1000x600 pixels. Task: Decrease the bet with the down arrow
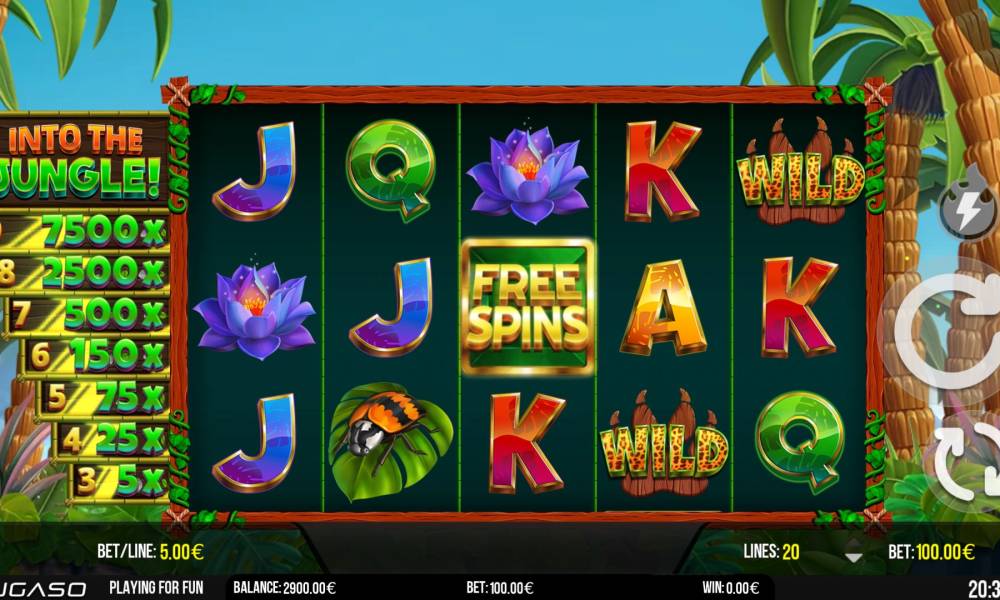coord(853,557)
